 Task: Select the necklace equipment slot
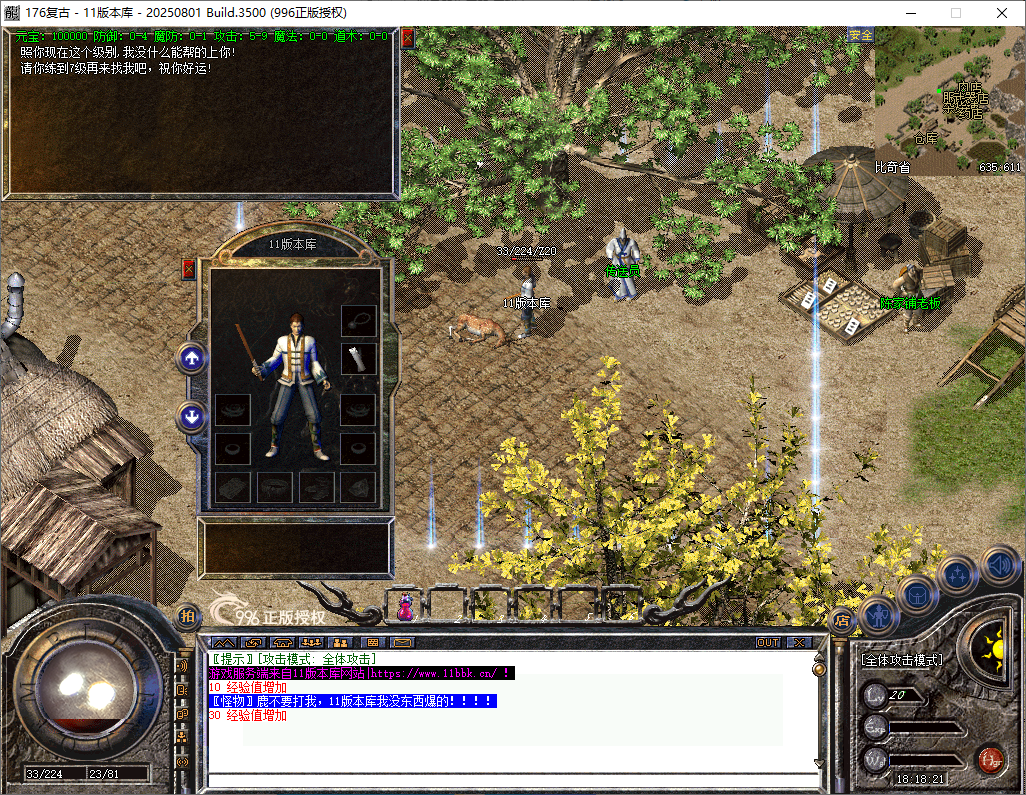358,320
